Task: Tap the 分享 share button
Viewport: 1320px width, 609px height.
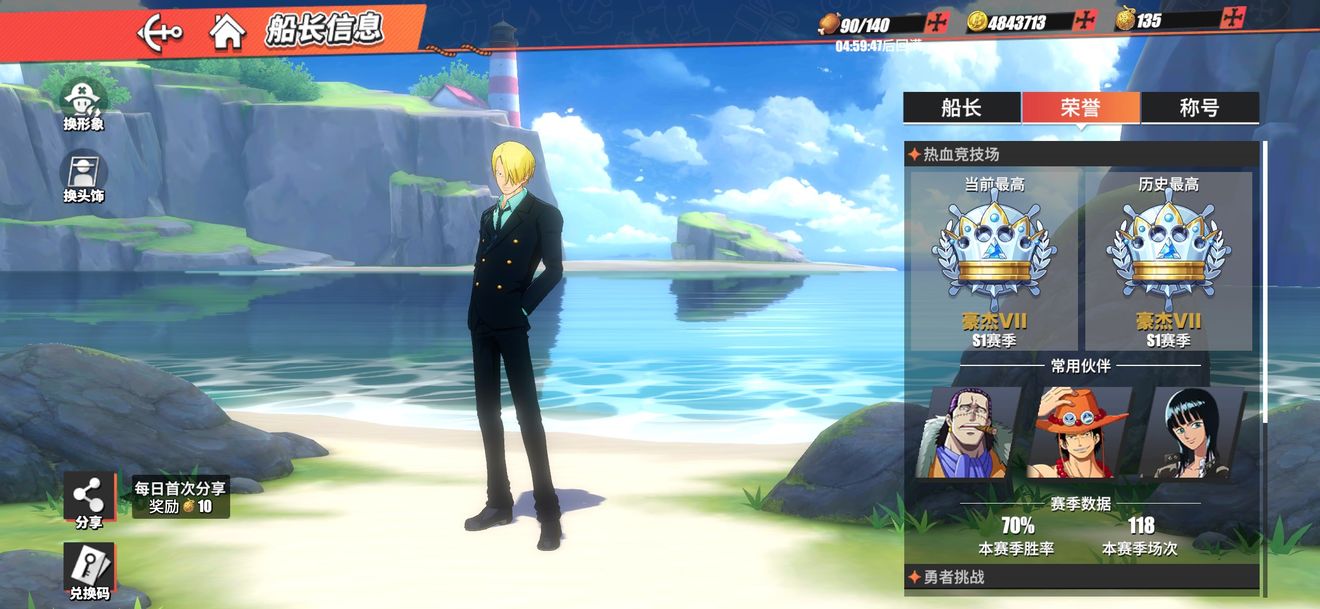Action: [89, 501]
